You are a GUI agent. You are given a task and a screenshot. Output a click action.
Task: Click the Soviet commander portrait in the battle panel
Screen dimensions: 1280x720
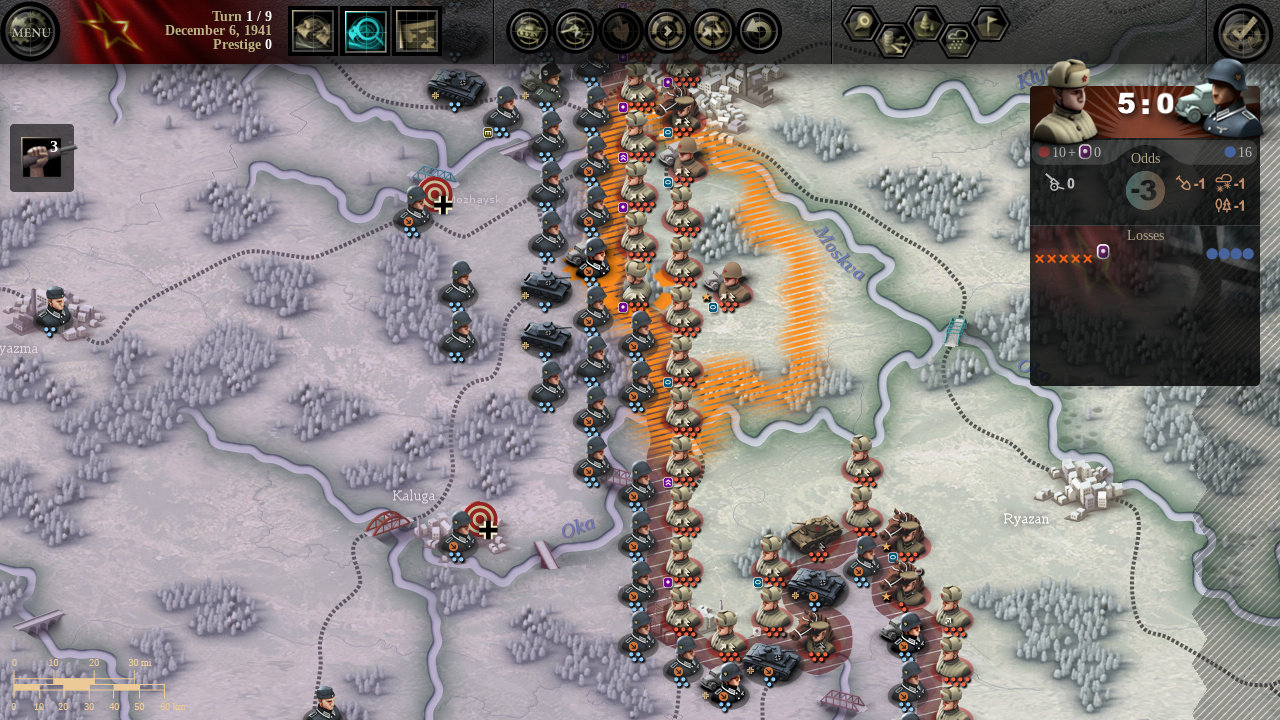(x=1068, y=100)
